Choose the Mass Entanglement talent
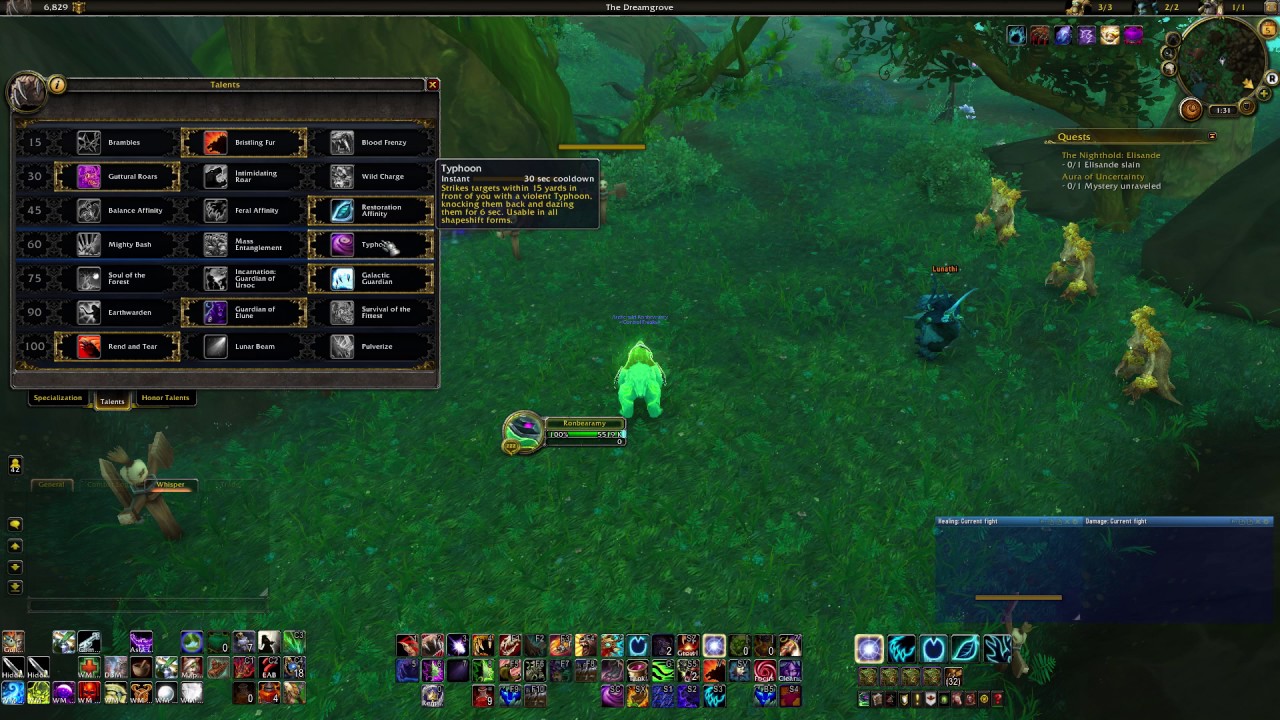This screenshot has height=720, width=1280. 244,245
